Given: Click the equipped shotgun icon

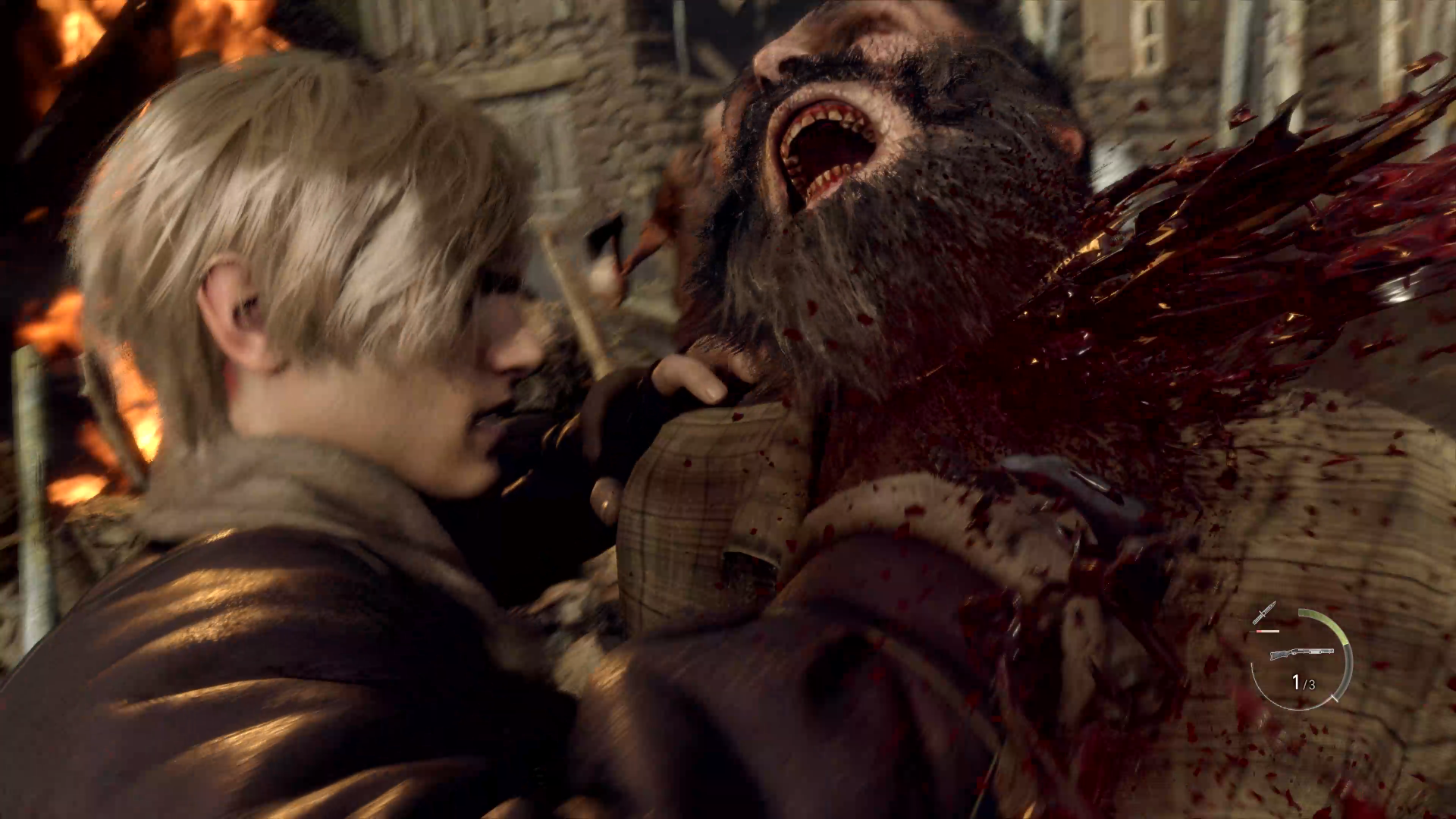Looking at the screenshot, I should [x=1301, y=653].
